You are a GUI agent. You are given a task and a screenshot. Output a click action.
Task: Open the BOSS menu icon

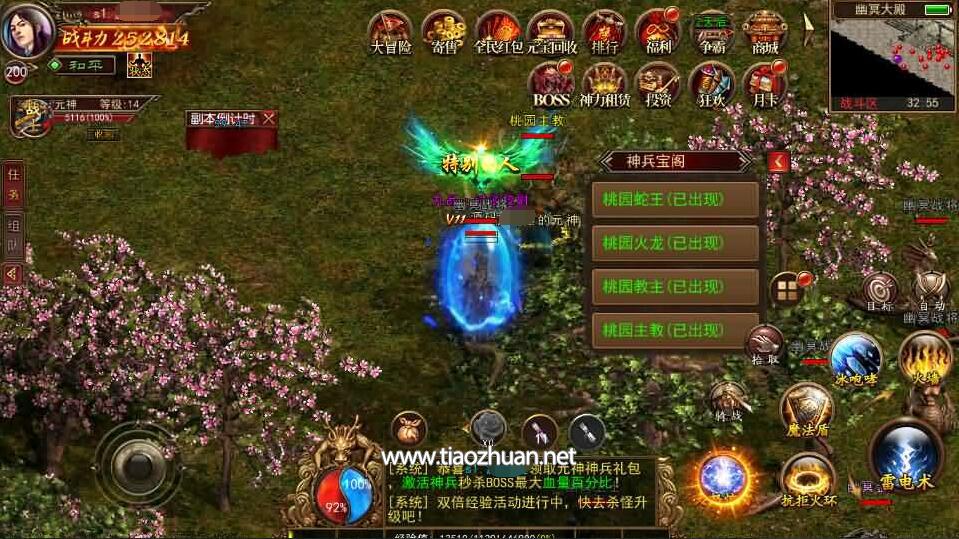(551, 84)
